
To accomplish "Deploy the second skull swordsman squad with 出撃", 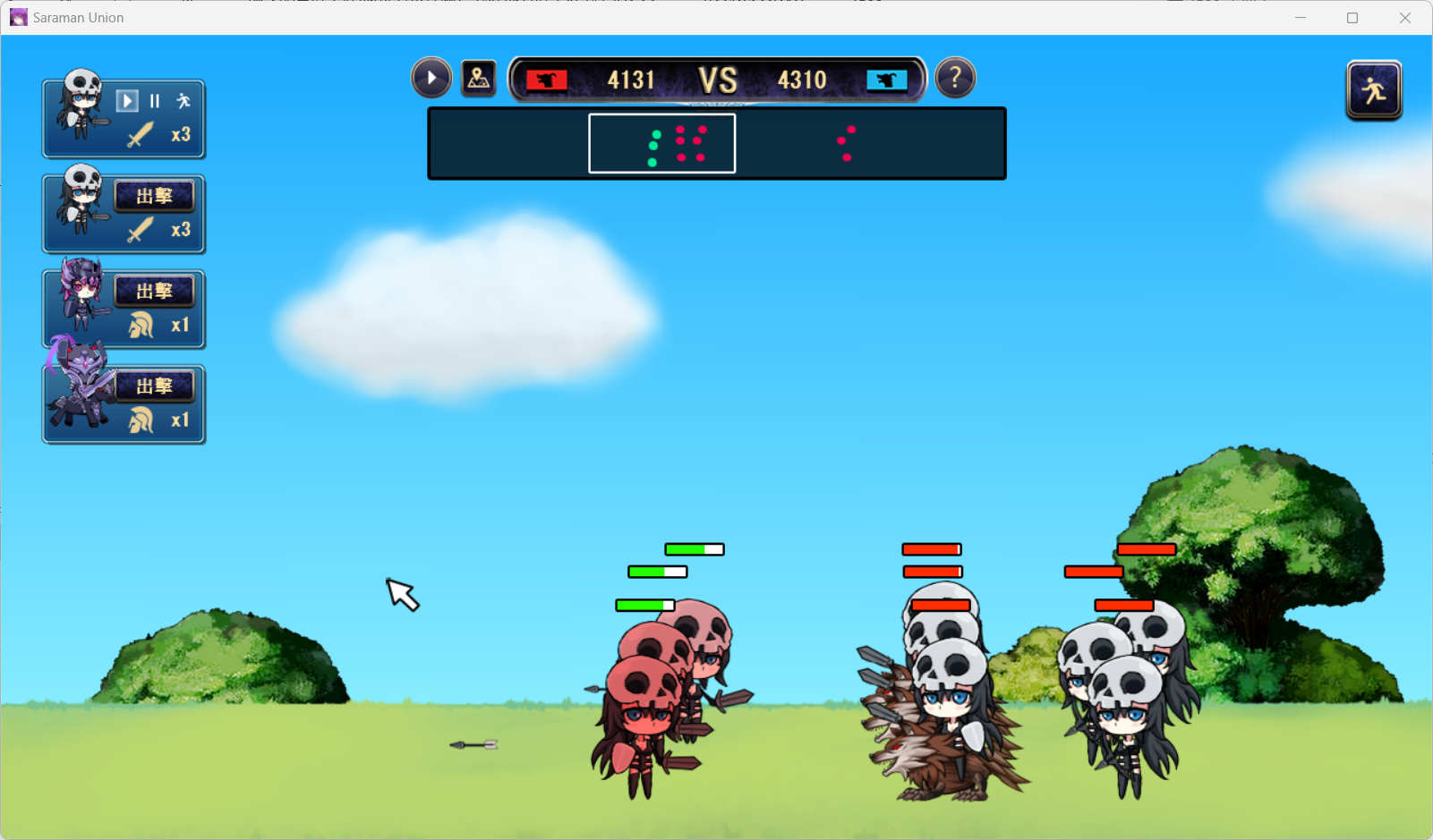I will tap(154, 196).
